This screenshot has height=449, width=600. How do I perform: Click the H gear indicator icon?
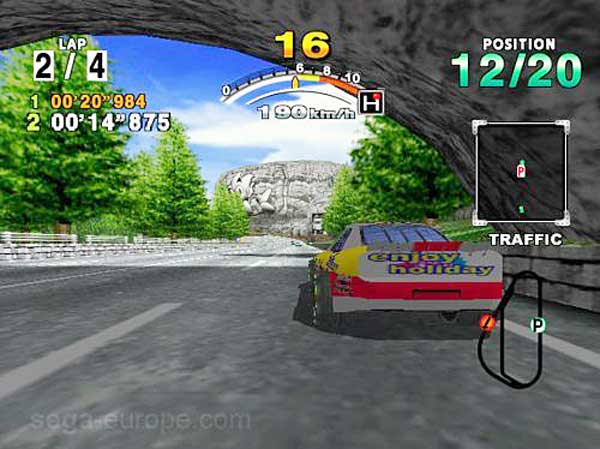click(372, 103)
